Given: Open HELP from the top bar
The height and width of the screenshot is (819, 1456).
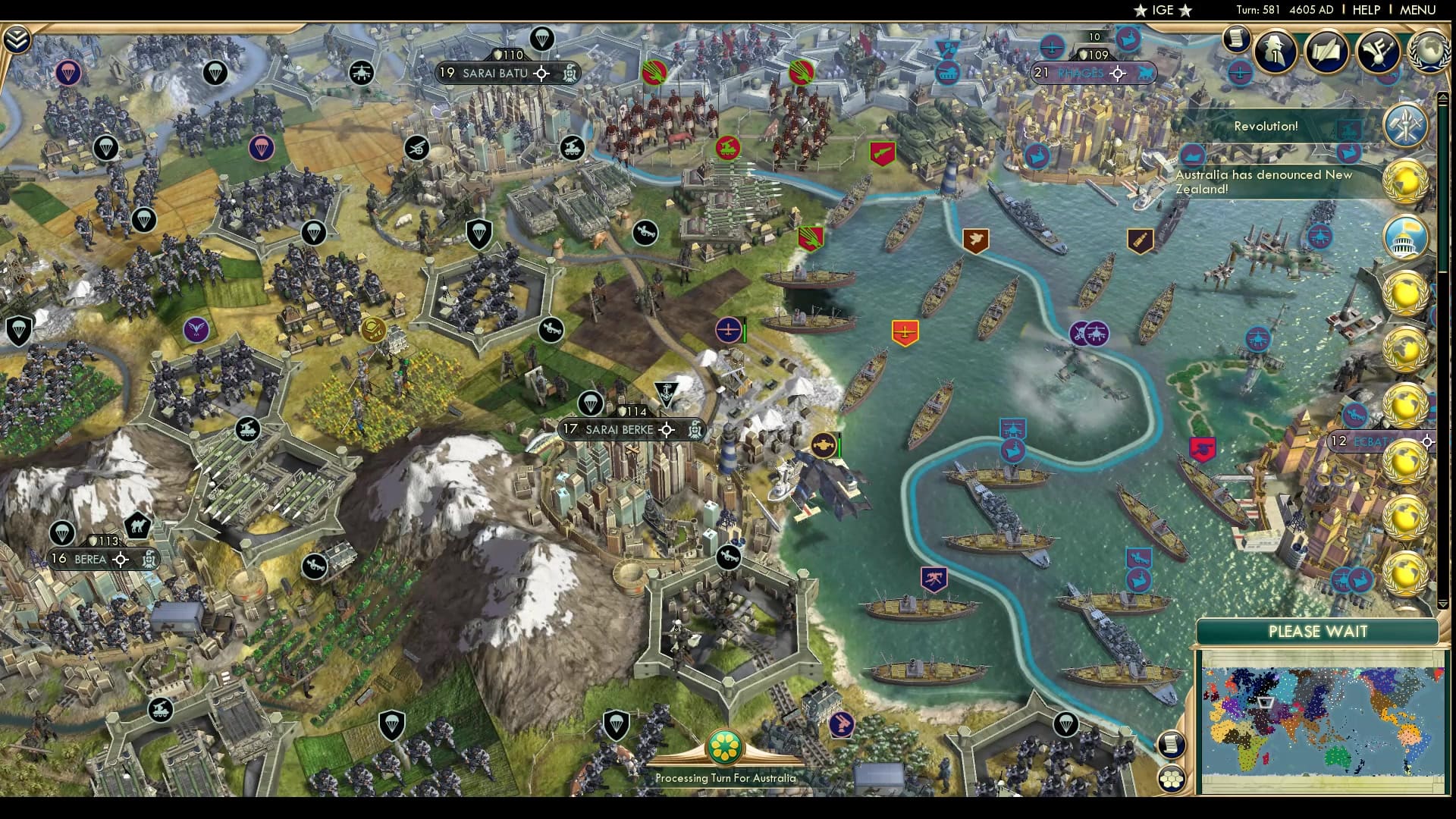Looking at the screenshot, I should click(x=1365, y=10).
